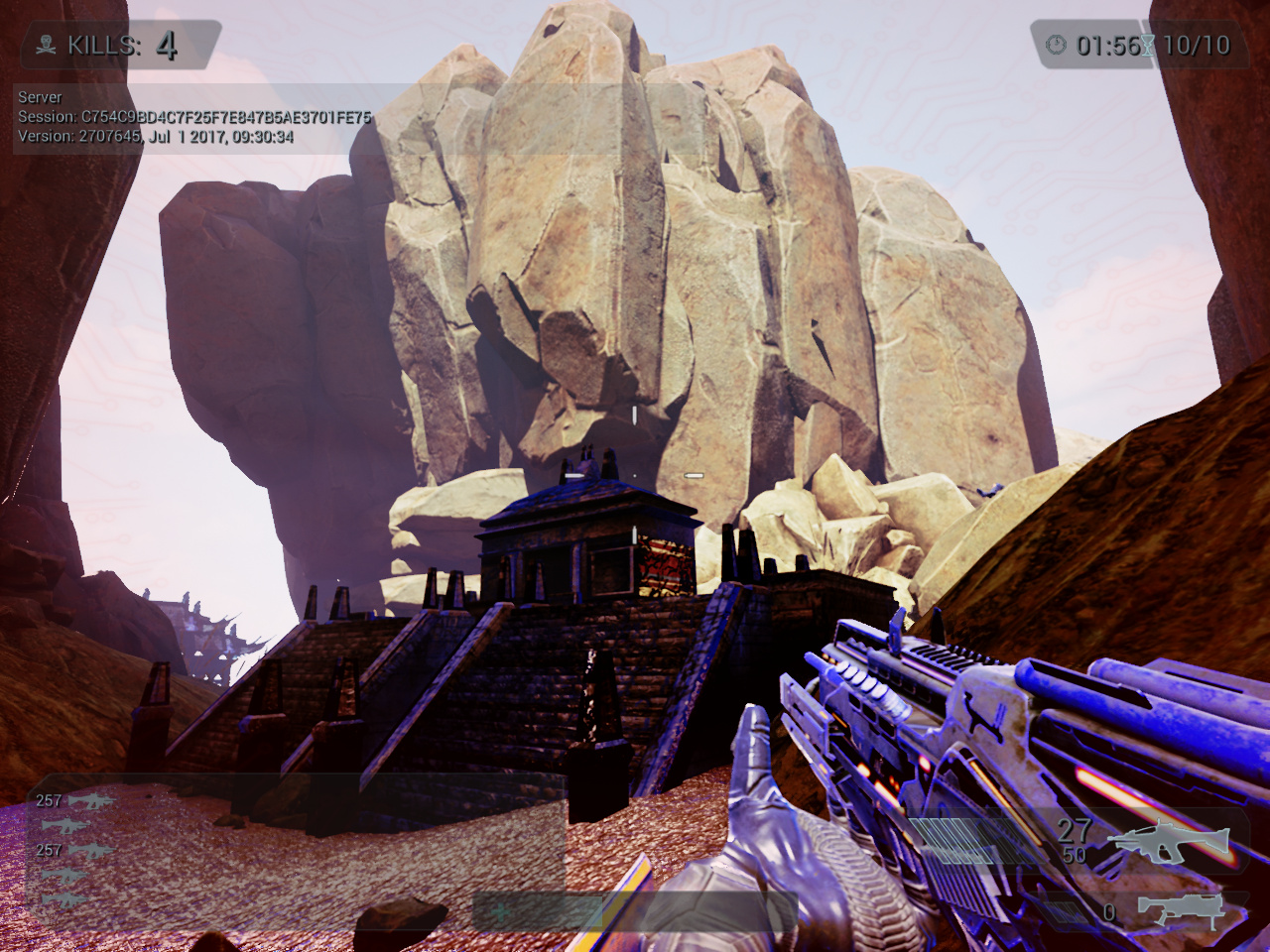
Task: Click the second carbine weapon icon in the sidebar
Action: 65,825
